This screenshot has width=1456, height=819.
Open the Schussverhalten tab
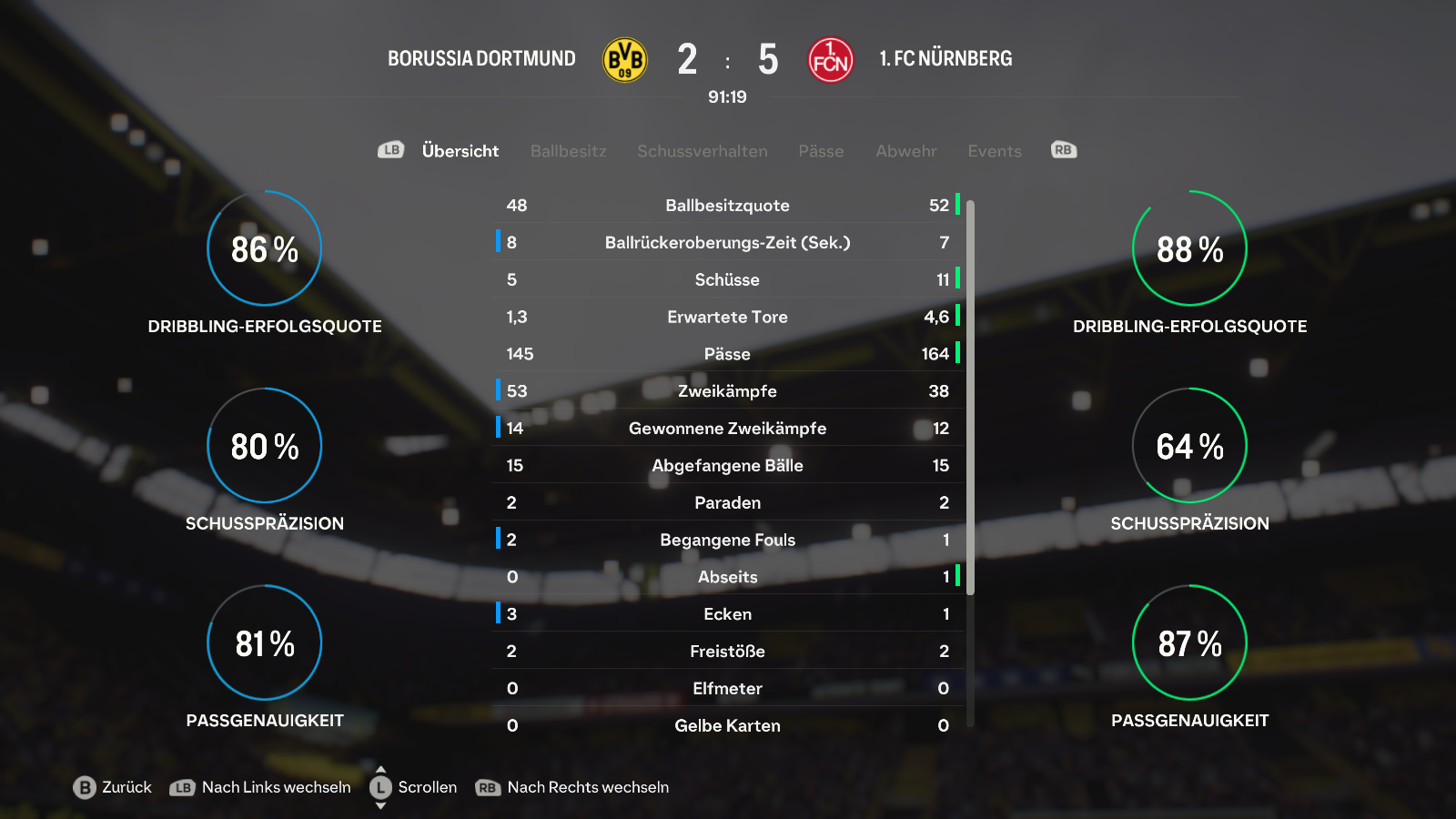click(702, 151)
